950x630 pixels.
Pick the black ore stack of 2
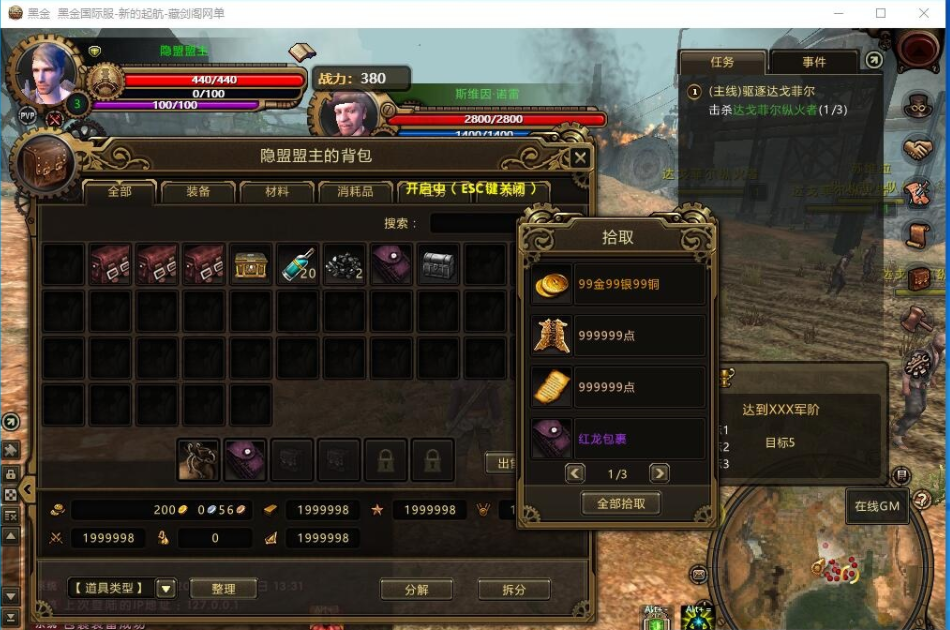tap(344, 265)
